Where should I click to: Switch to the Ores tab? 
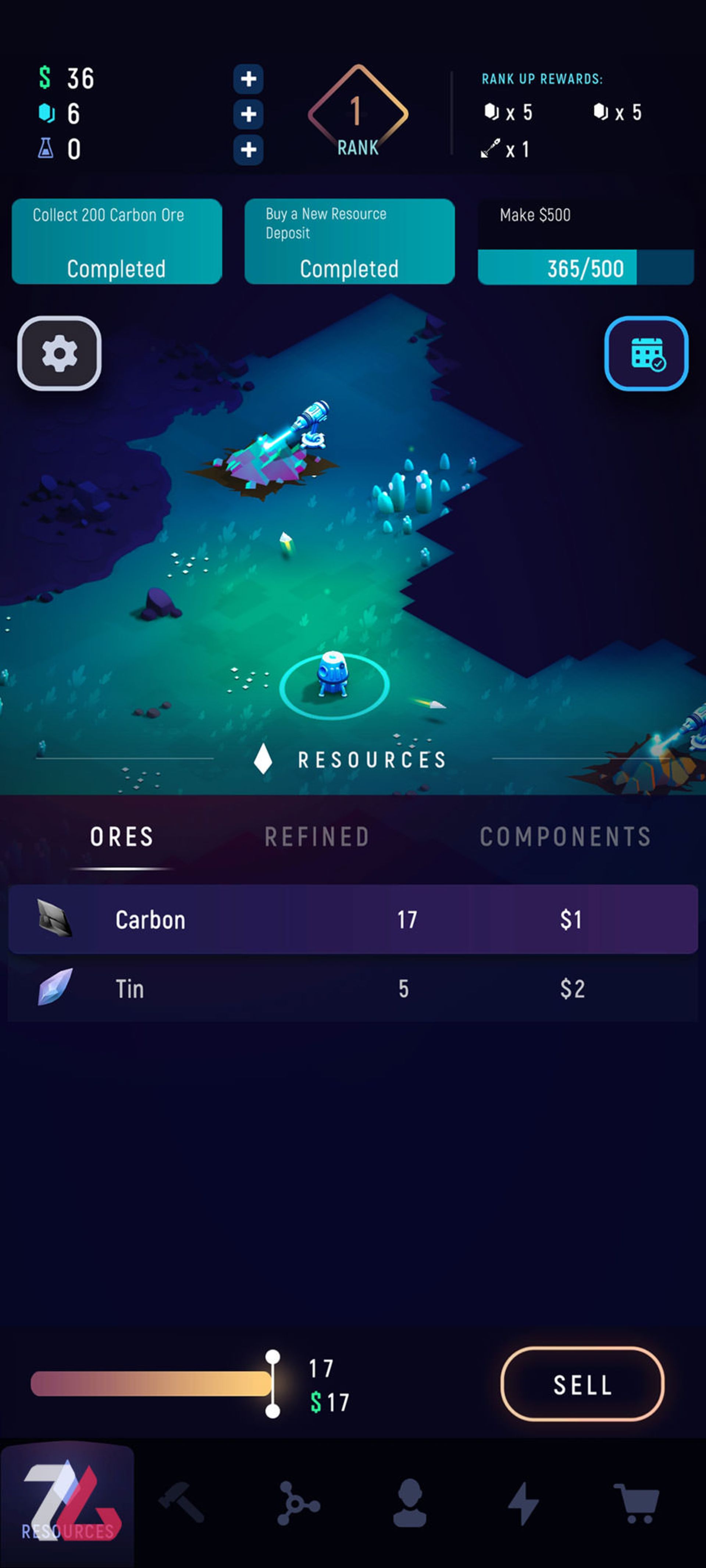[x=122, y=837]
